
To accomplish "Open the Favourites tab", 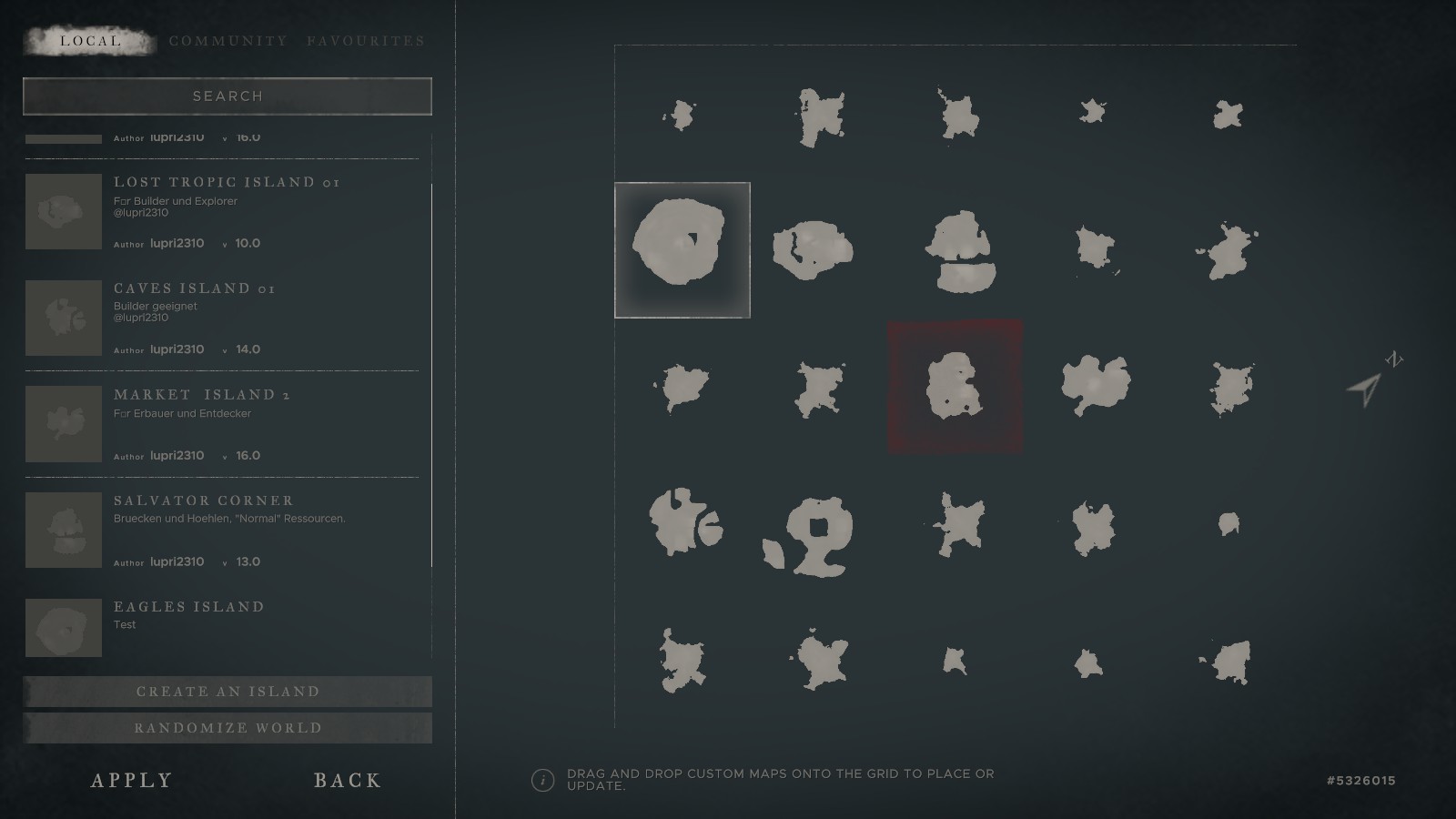I will [x=366, y=41].
